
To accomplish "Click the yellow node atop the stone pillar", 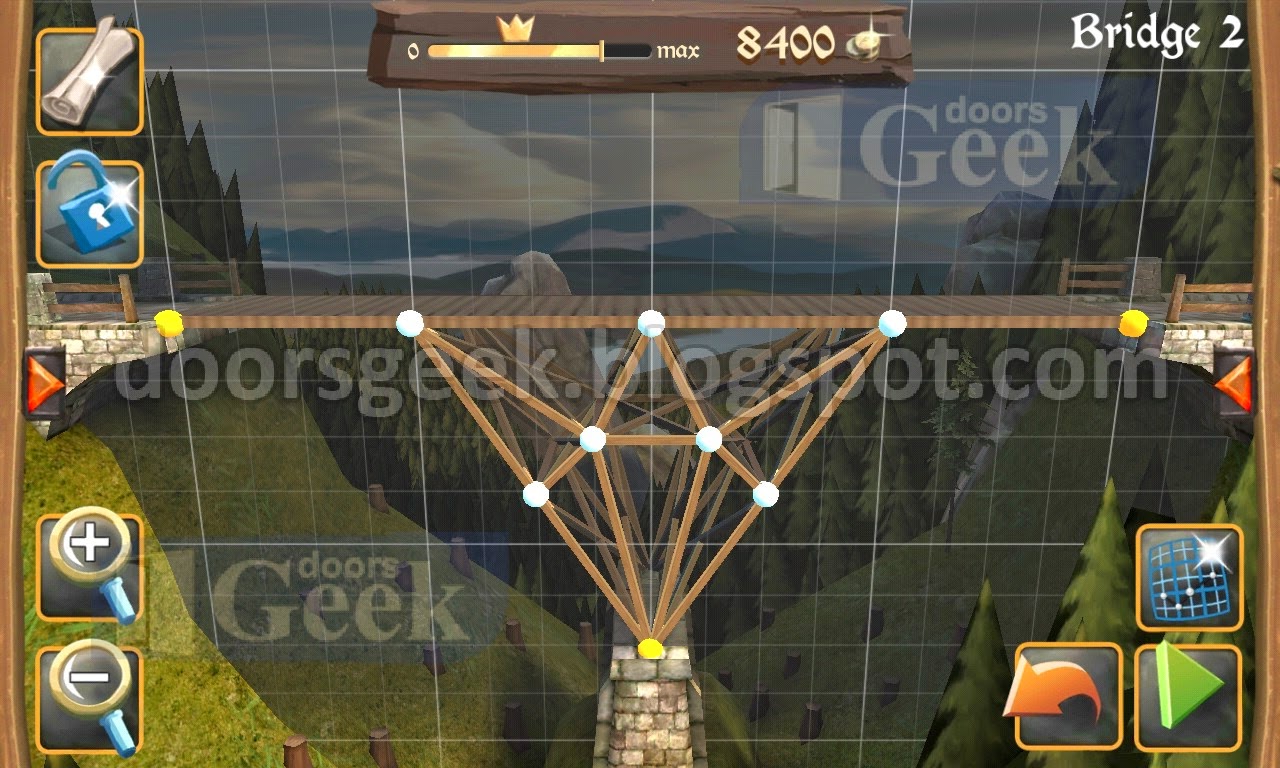I will pyautogui.click(x=648, y=650).
